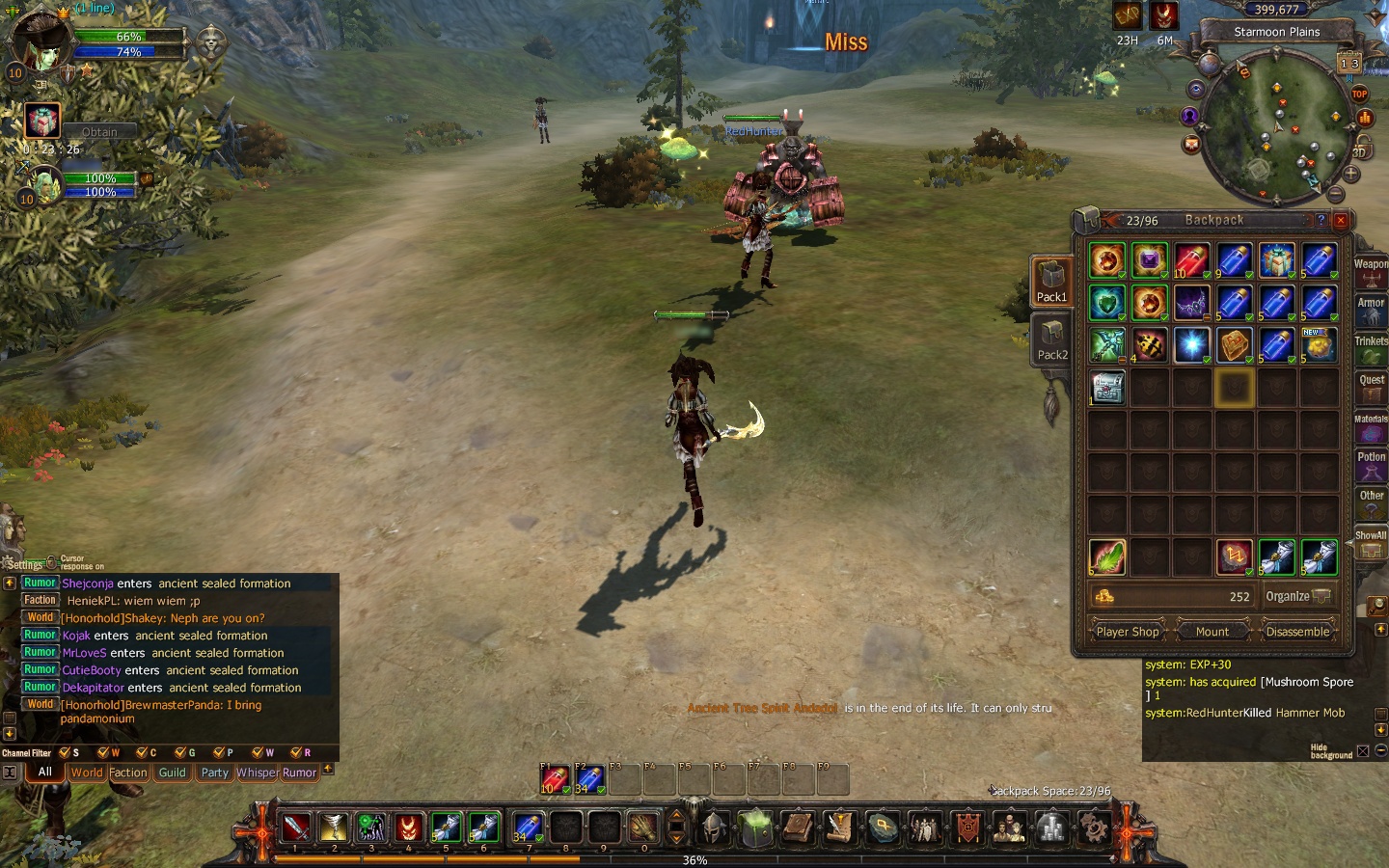Open the Player Shop

(1128, 632)
